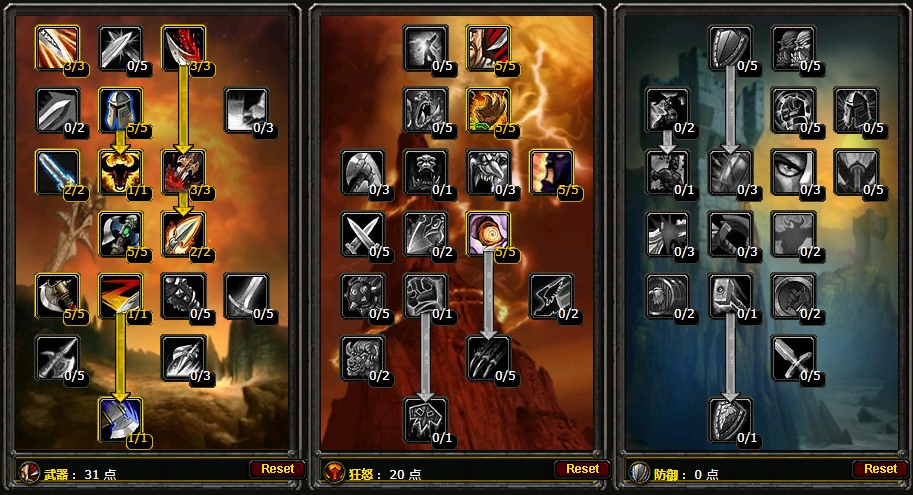Click the knight helmet talent with 5/5 points

[120, 109]
